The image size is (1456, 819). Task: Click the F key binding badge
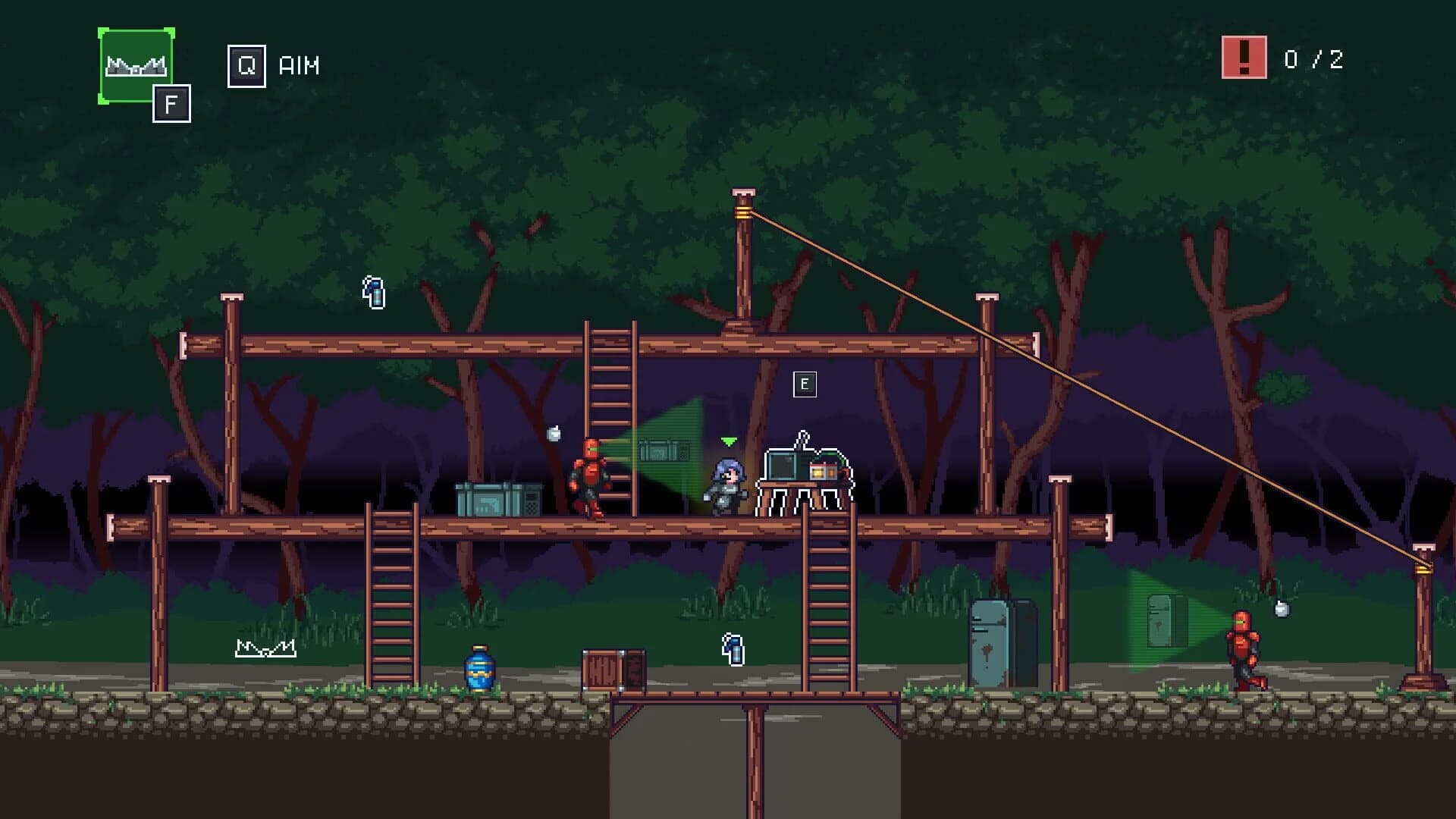point(172,102)
